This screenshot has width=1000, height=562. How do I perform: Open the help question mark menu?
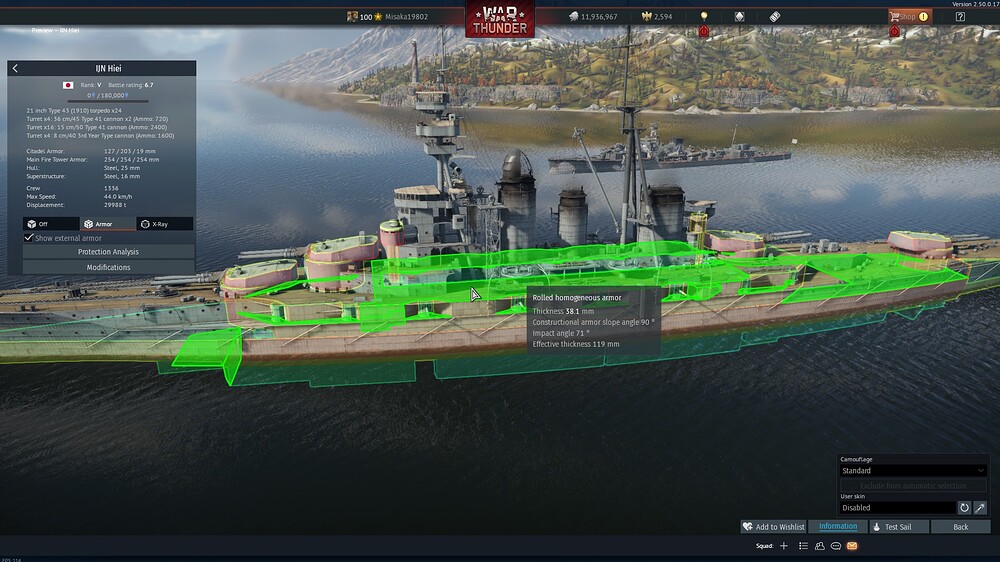(960, 16)
